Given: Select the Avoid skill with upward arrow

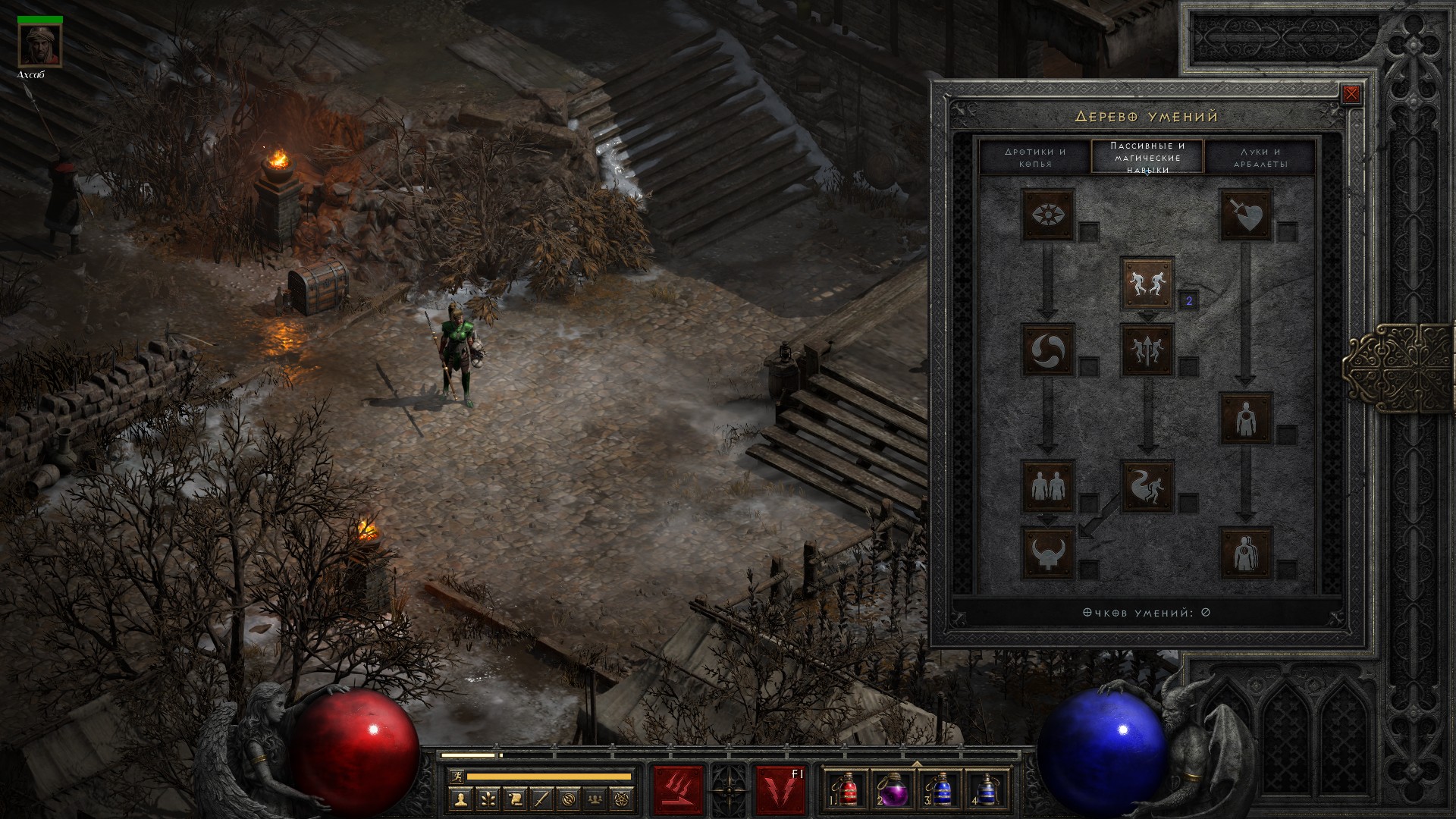Looking at the screenshot, I should click(1147, 350).
